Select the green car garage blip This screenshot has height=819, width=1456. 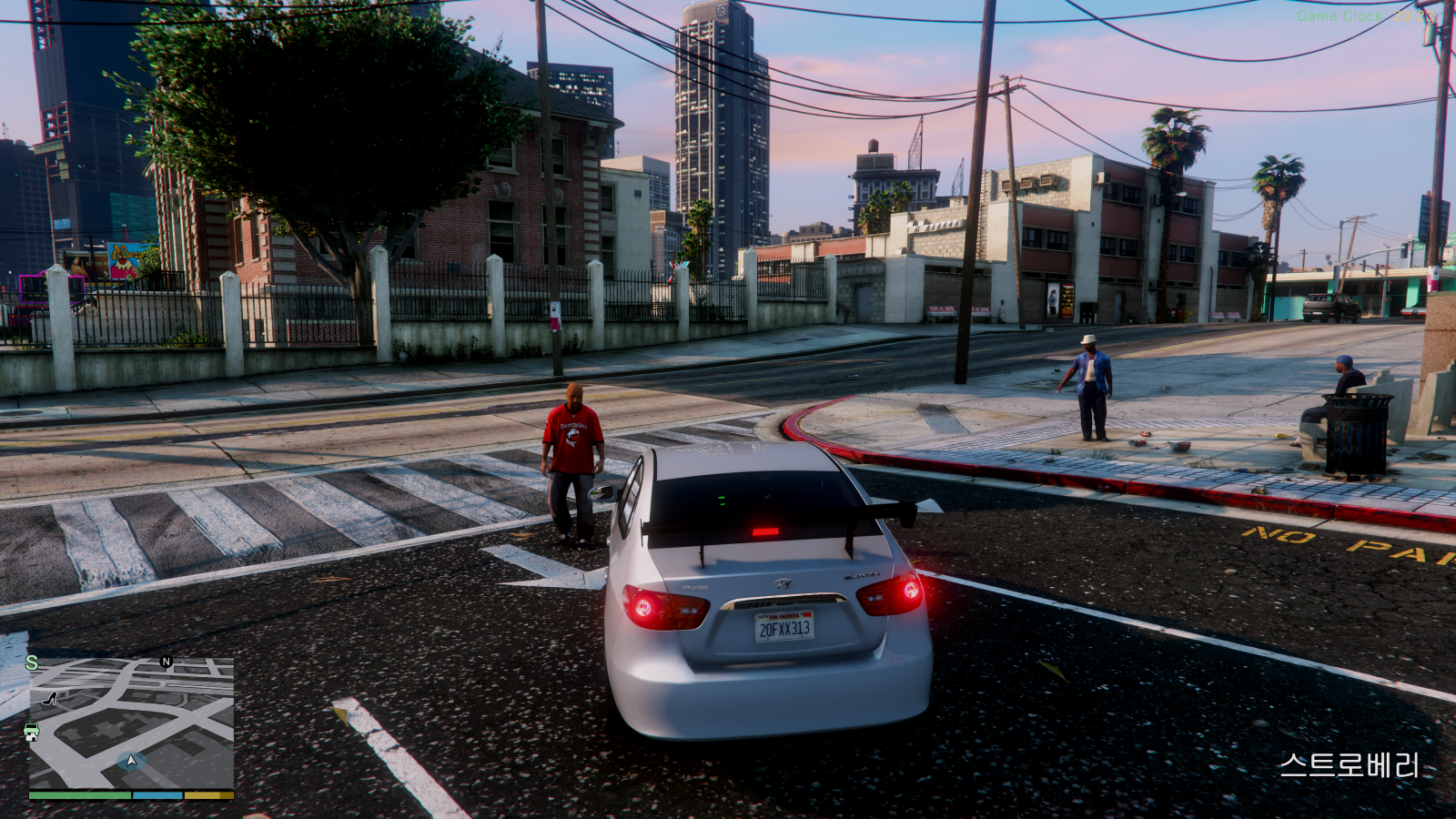32,732
